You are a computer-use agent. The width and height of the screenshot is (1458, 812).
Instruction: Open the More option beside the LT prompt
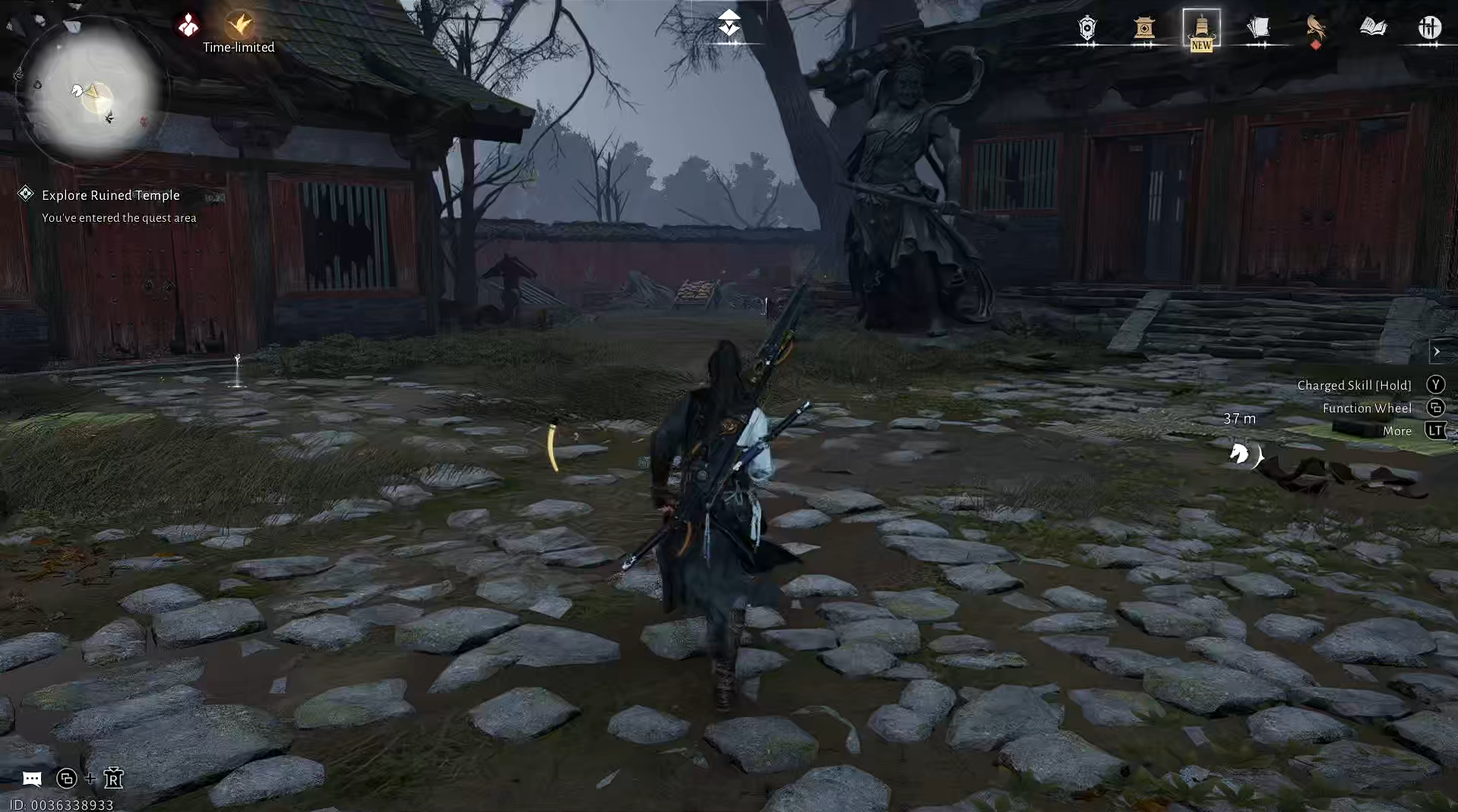tap(1397, 431)
